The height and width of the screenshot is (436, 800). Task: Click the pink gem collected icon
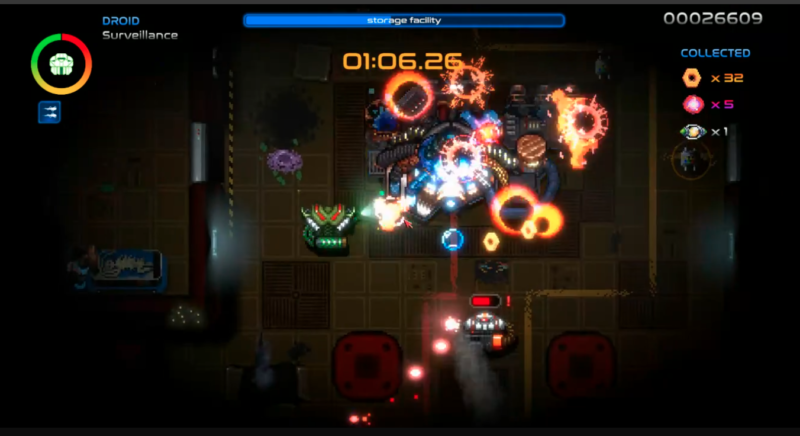click(x=691, y=104)
